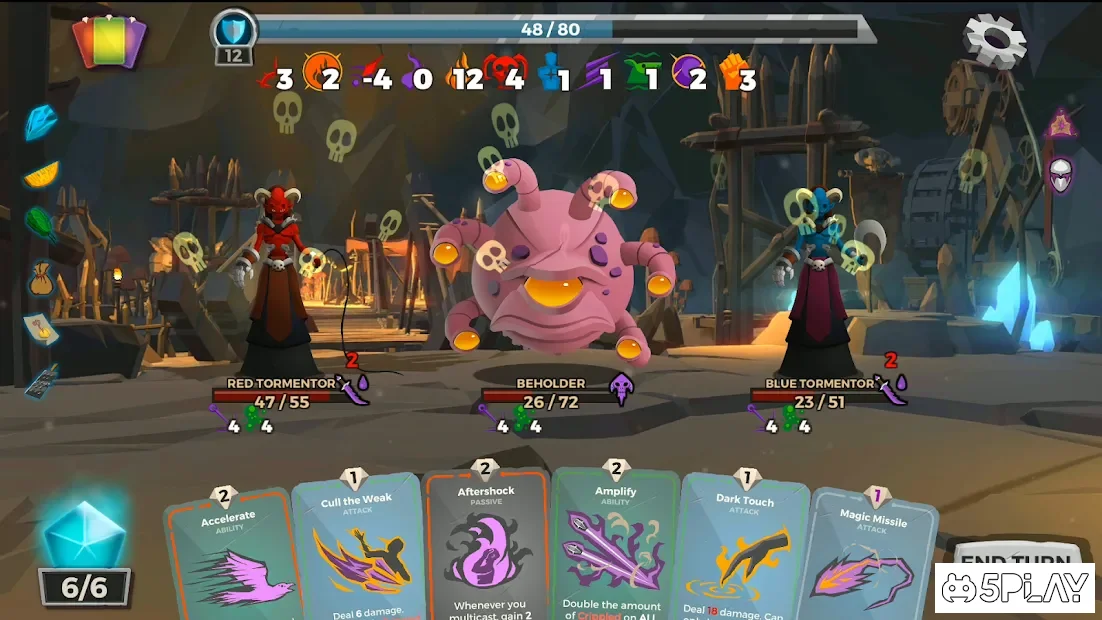End the current turn
This screenshot has width=1102, height=620.
1012,562
